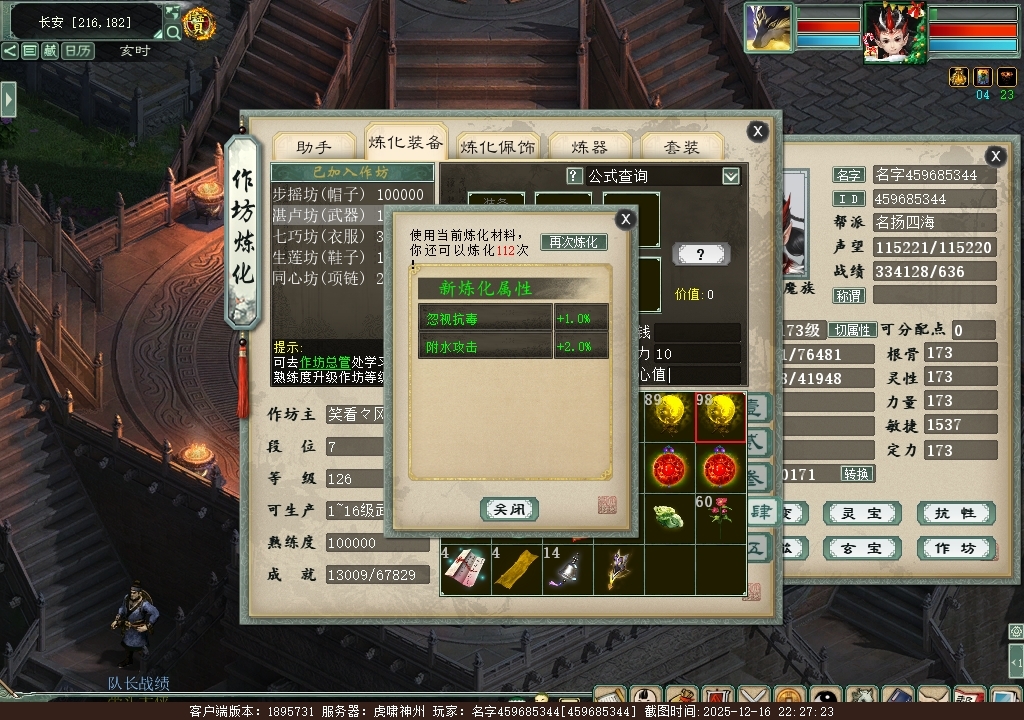Click the 再次炼化 refine-again button
The height and width of the screenshot is (720, 1024).
coord(574,242)
